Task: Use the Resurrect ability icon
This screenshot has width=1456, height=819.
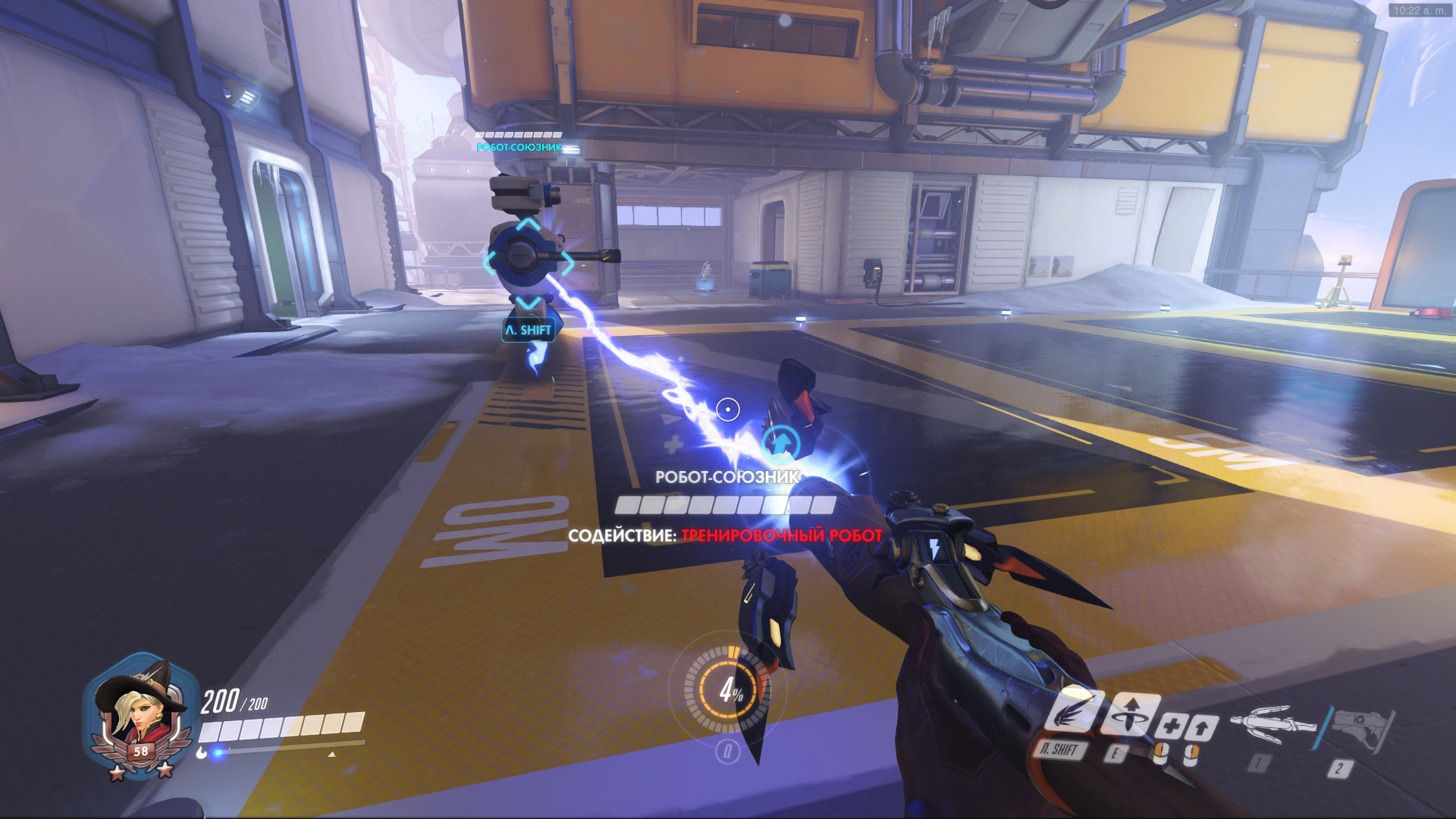Action: click(1130, 715)
